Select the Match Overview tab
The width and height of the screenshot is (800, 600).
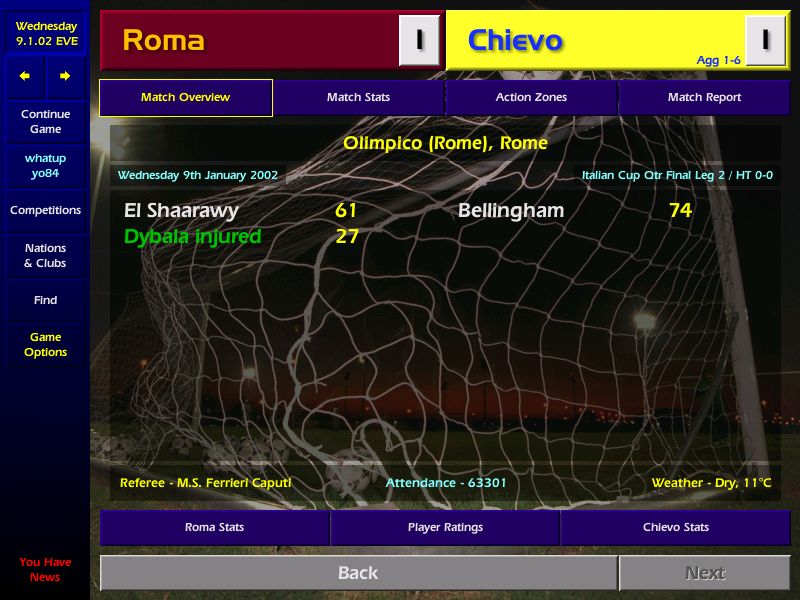(x=186, y=97)
